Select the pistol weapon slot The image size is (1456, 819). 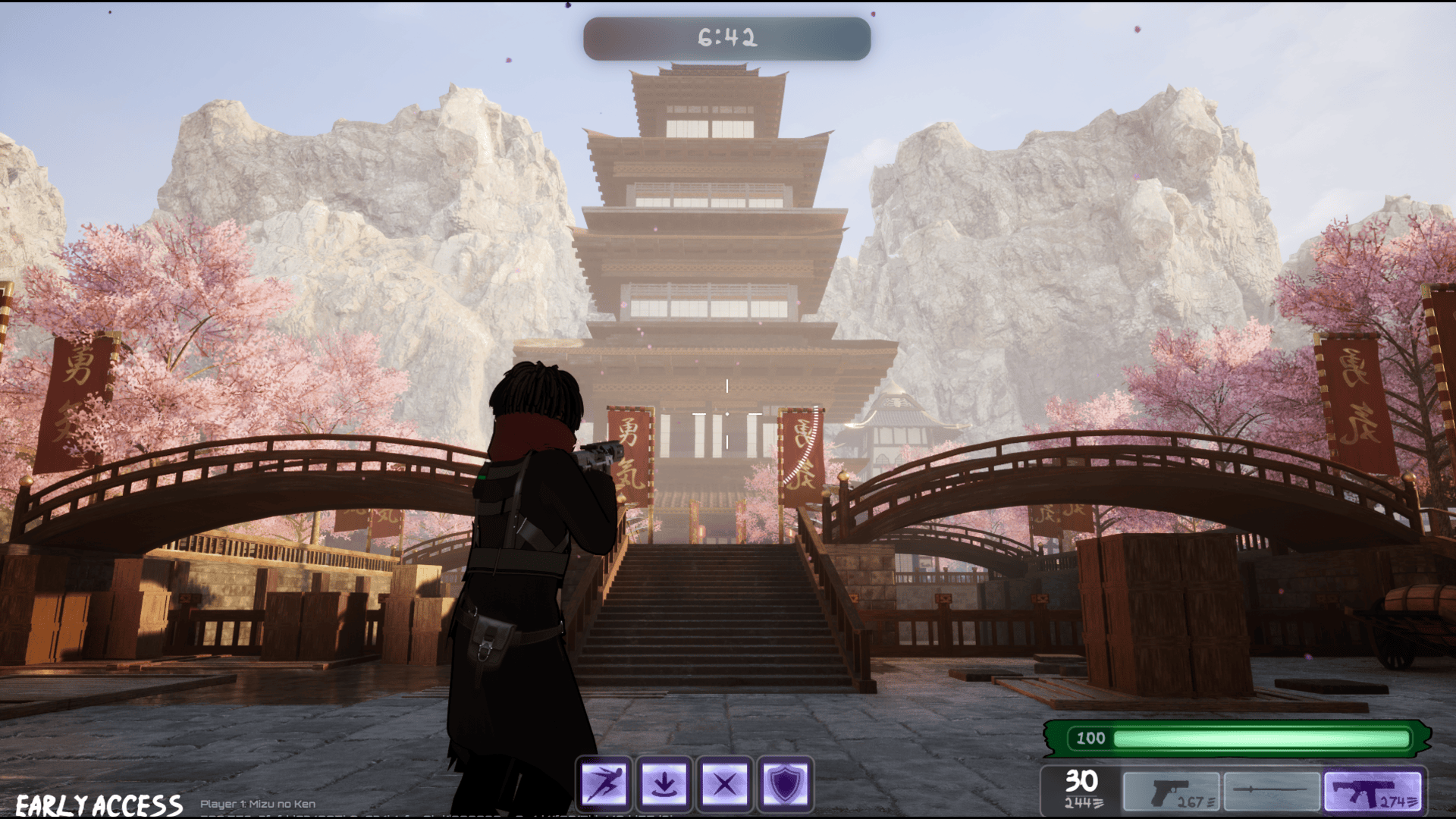[1171, 792]
